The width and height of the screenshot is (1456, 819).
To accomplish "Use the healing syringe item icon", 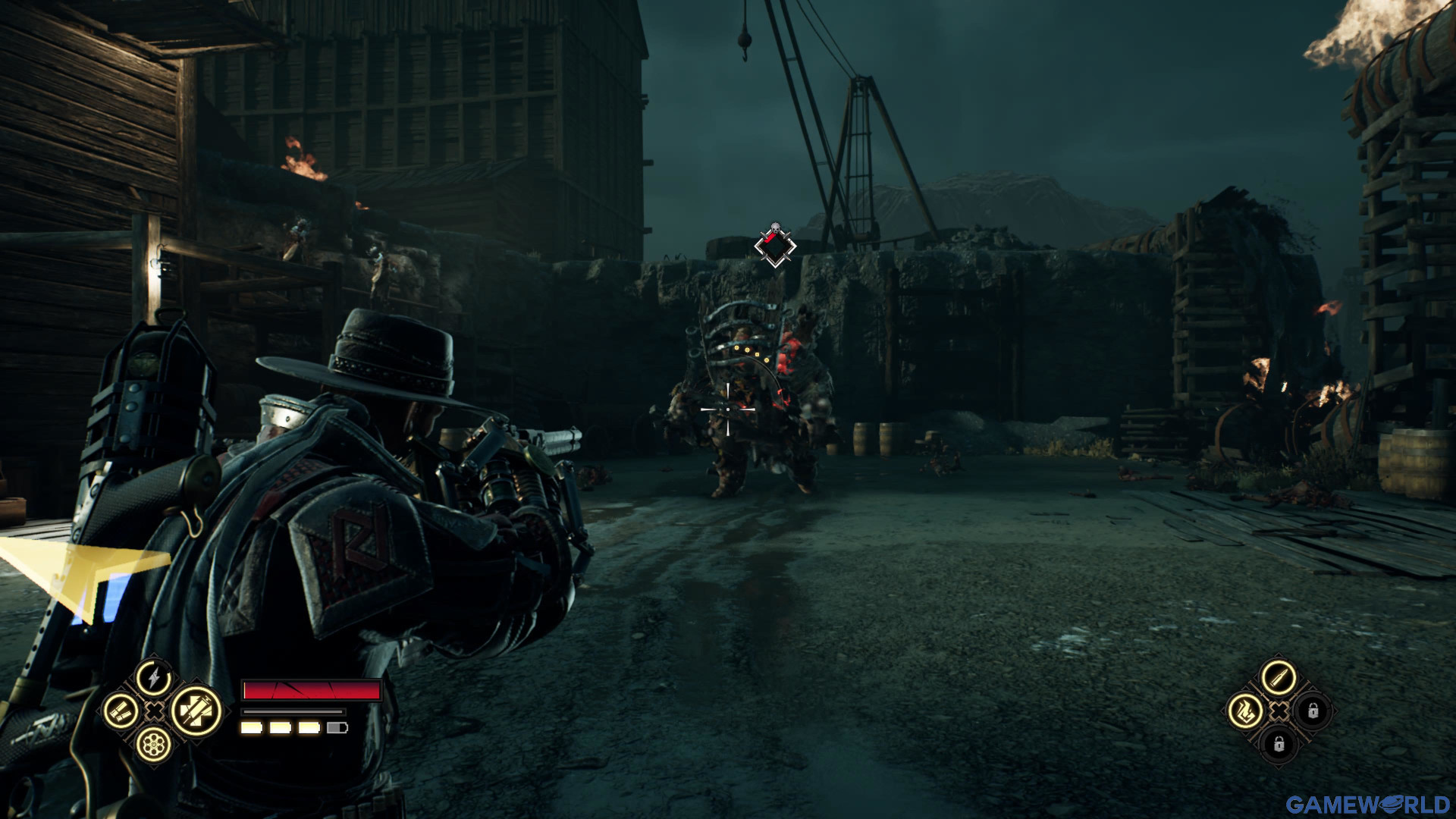I will point(195,711).
